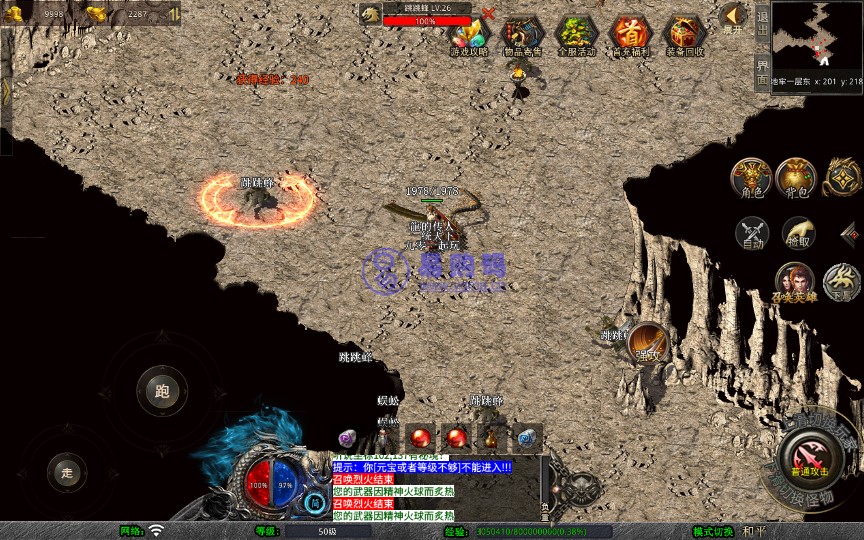Tap the 拾取 pickup hand button

tap(798, 234)
